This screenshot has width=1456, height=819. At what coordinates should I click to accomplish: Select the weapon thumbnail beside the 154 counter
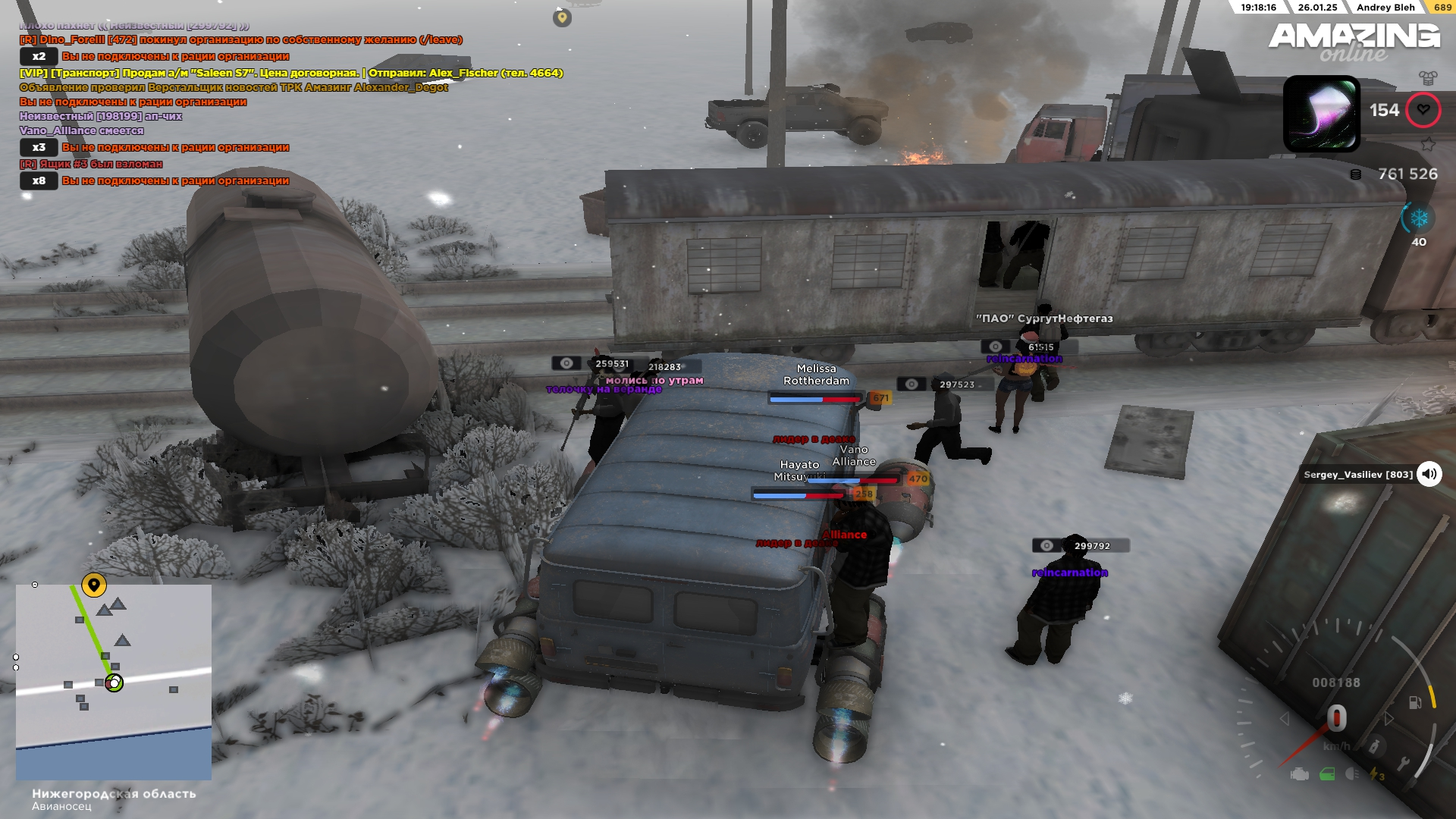1321,114
